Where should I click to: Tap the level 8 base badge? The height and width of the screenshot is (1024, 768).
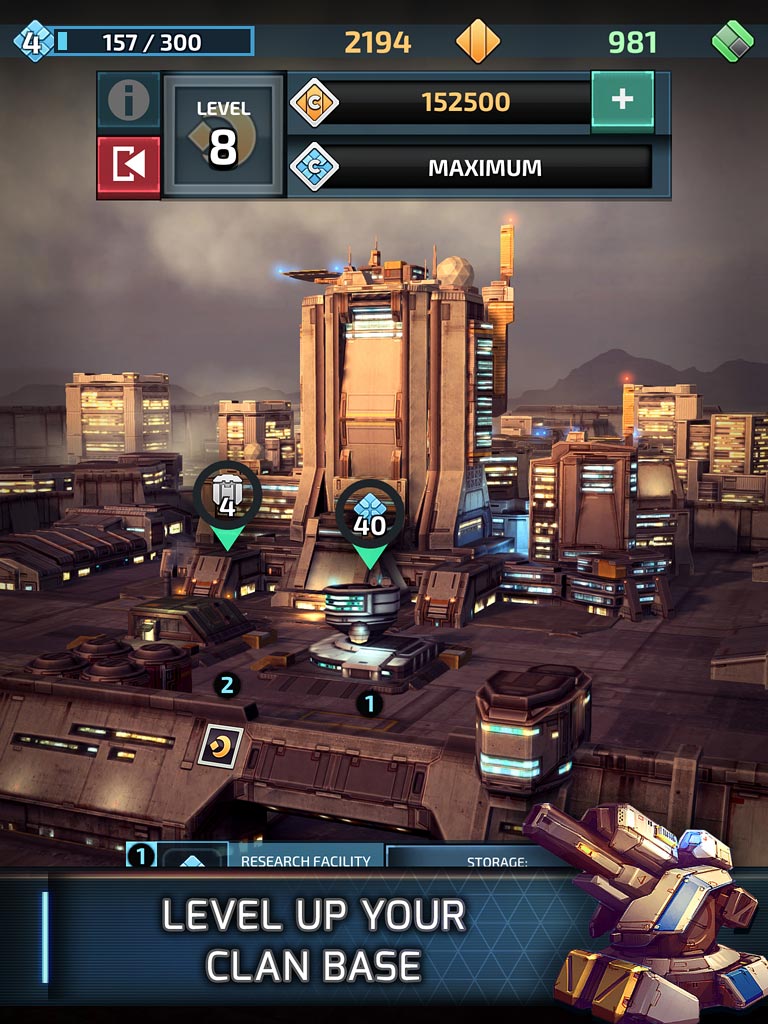[x=223, y=134]
